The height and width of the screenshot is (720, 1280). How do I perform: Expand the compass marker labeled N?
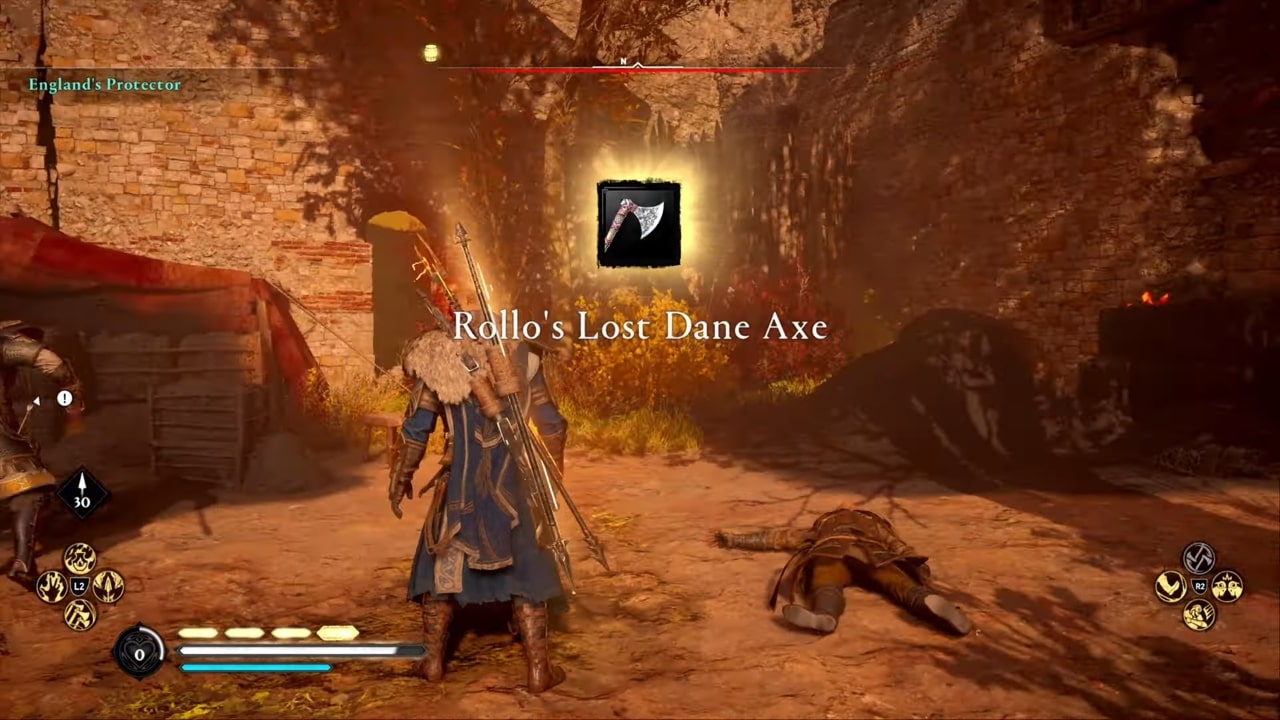(x=623, y=61)
